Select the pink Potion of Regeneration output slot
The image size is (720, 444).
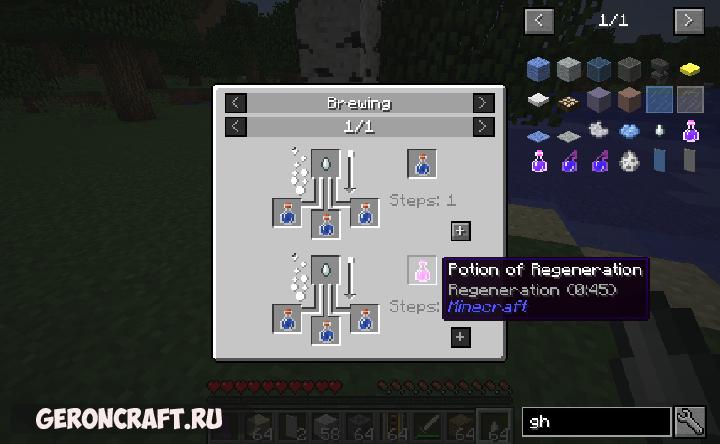[x=422, y=270]
